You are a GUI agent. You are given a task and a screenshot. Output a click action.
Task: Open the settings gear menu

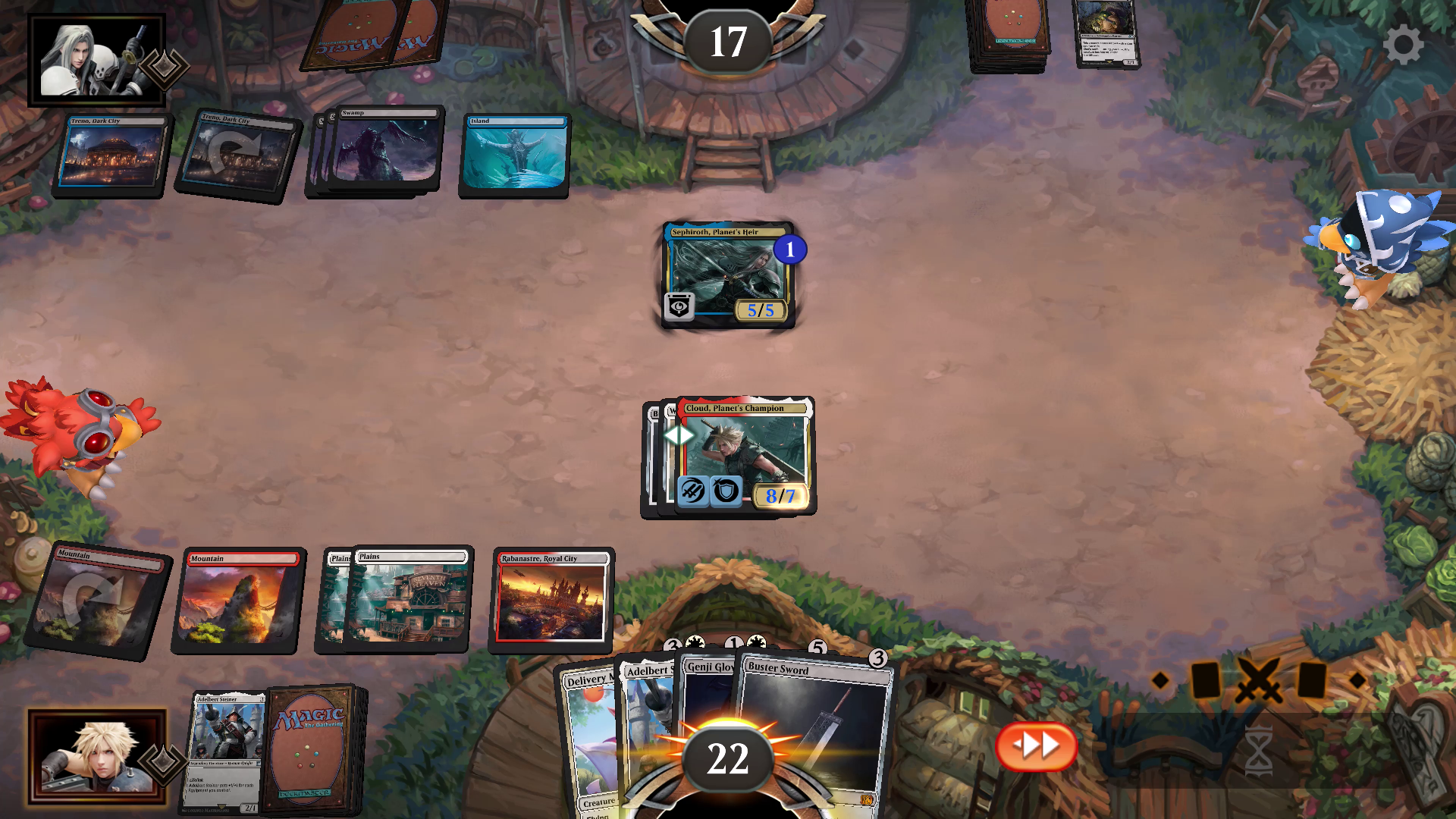pos(1403,45)
